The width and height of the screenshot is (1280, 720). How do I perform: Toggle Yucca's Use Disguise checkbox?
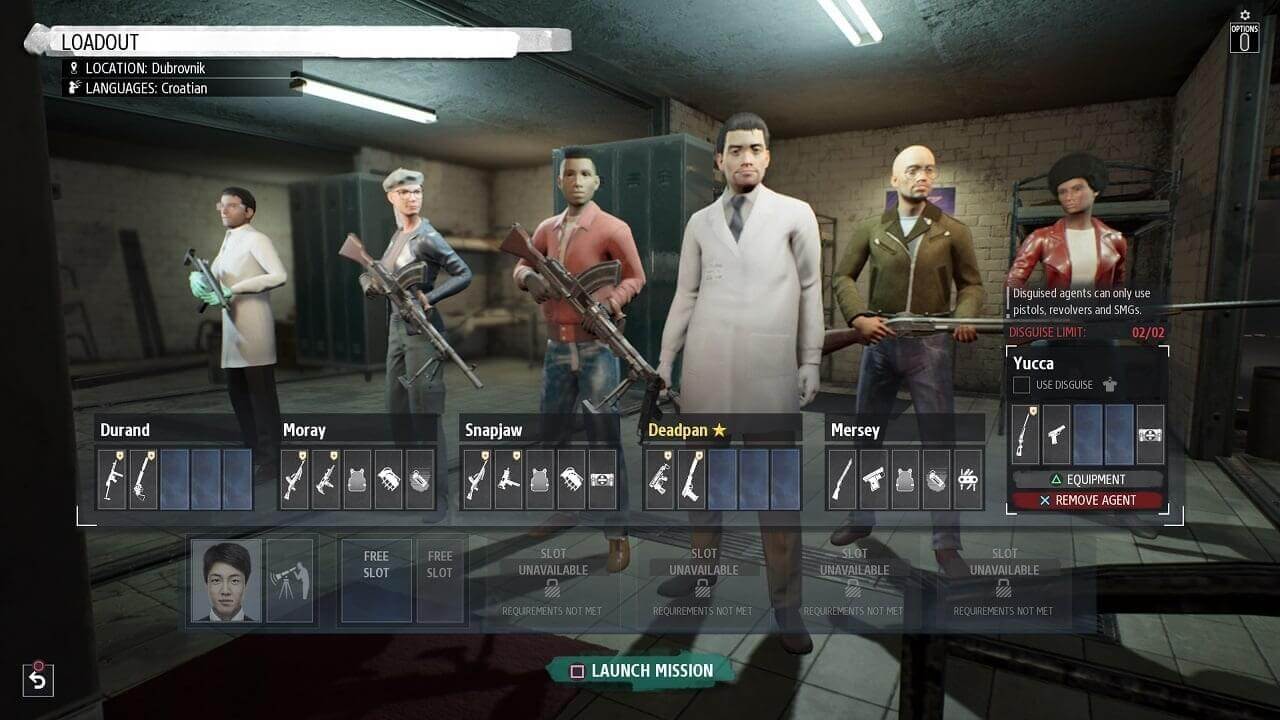(1021, 385)
